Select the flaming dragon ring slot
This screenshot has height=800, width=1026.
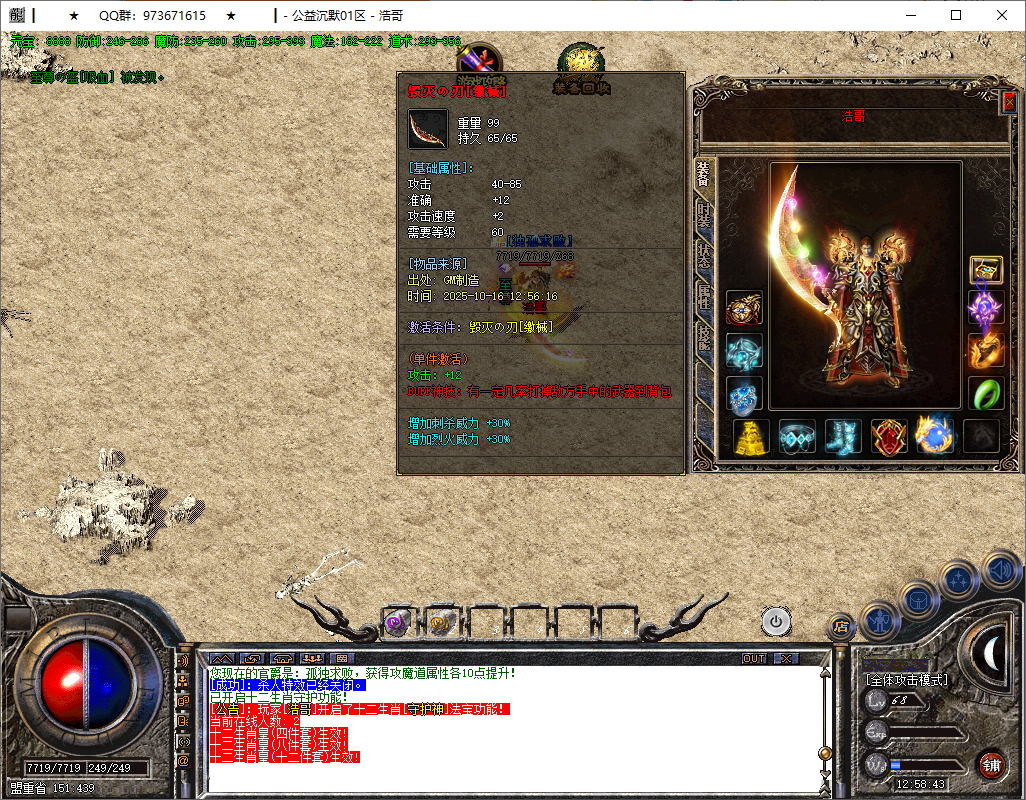[x=985, y=351]
